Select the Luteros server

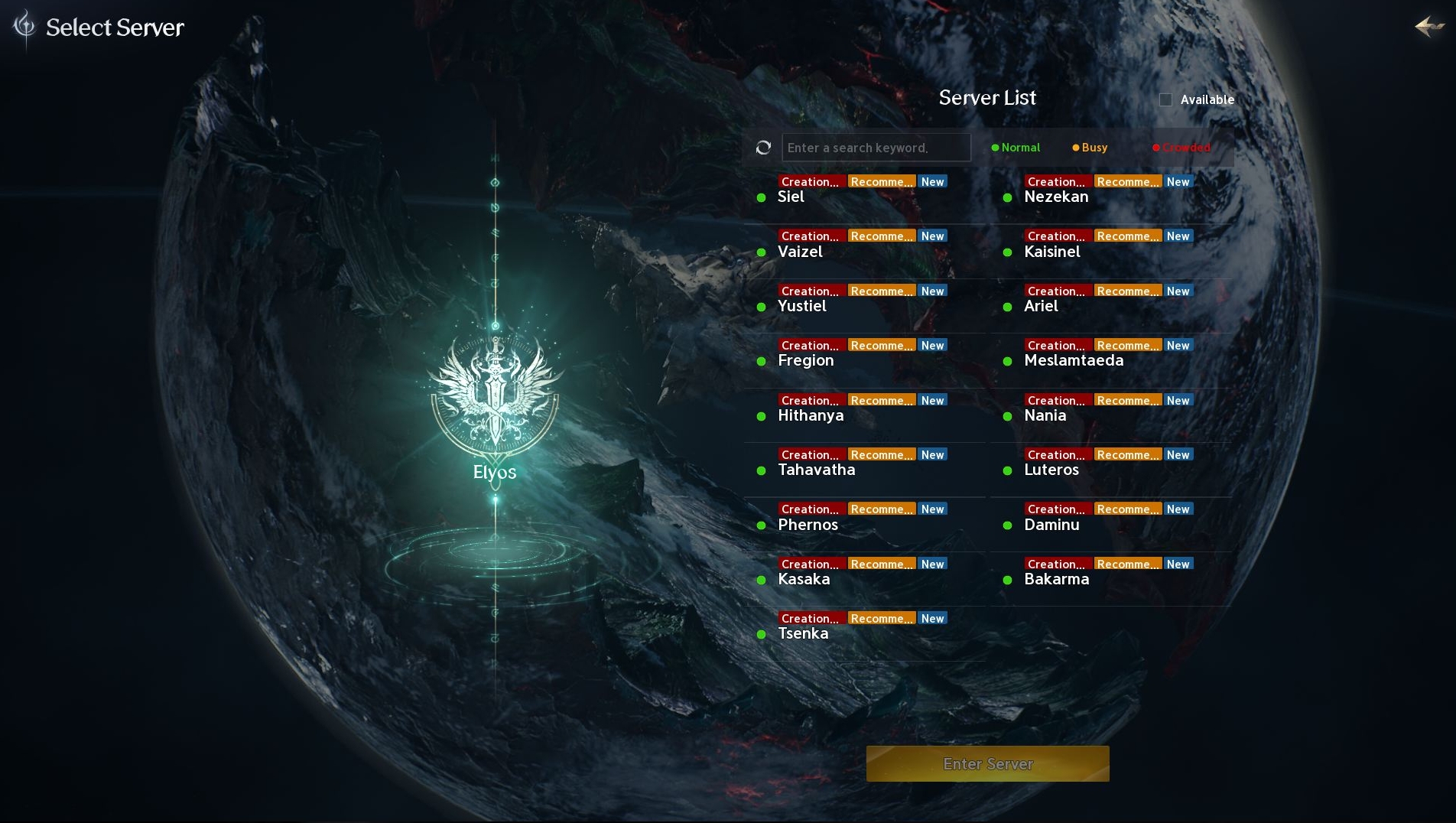tap(1051, 470)
